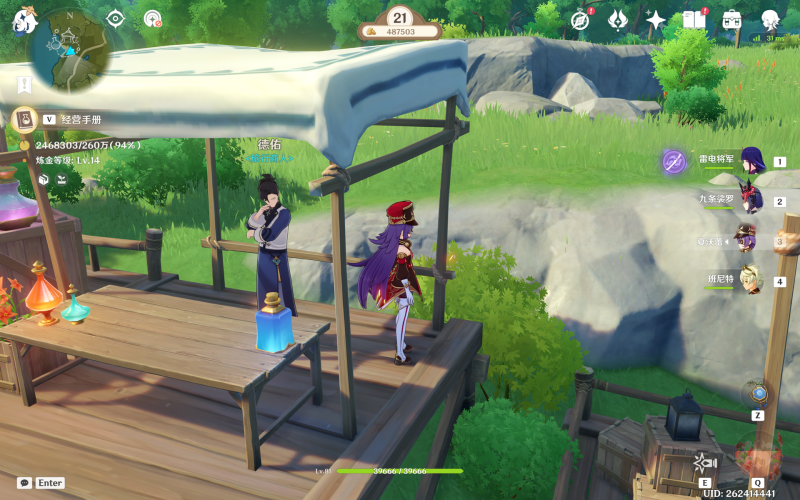This screenshot has height=500, width=800.
Task: Click the small sprout icon under alchemy level
Action: click(x=62, y=178)
